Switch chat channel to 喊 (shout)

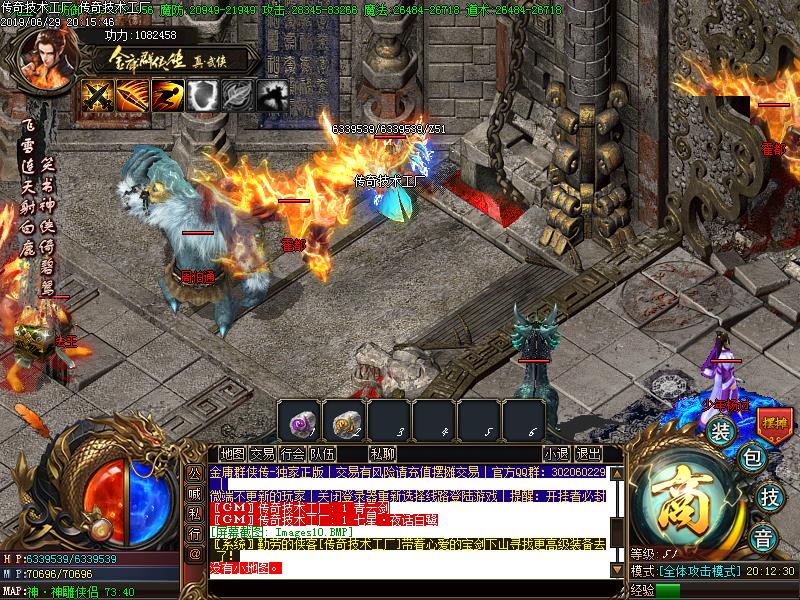point(194,495)
